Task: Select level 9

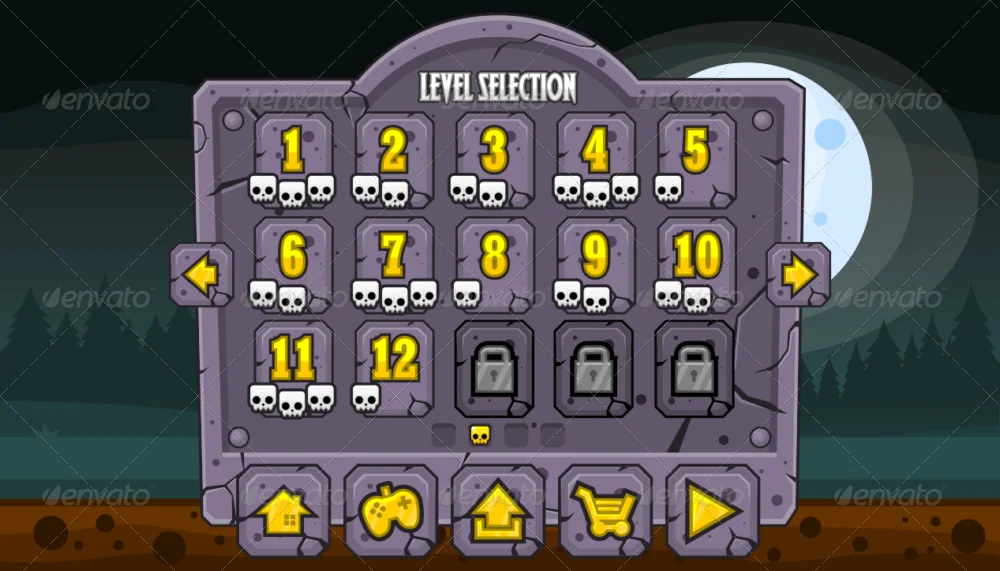Action: (x=595, y=263)
